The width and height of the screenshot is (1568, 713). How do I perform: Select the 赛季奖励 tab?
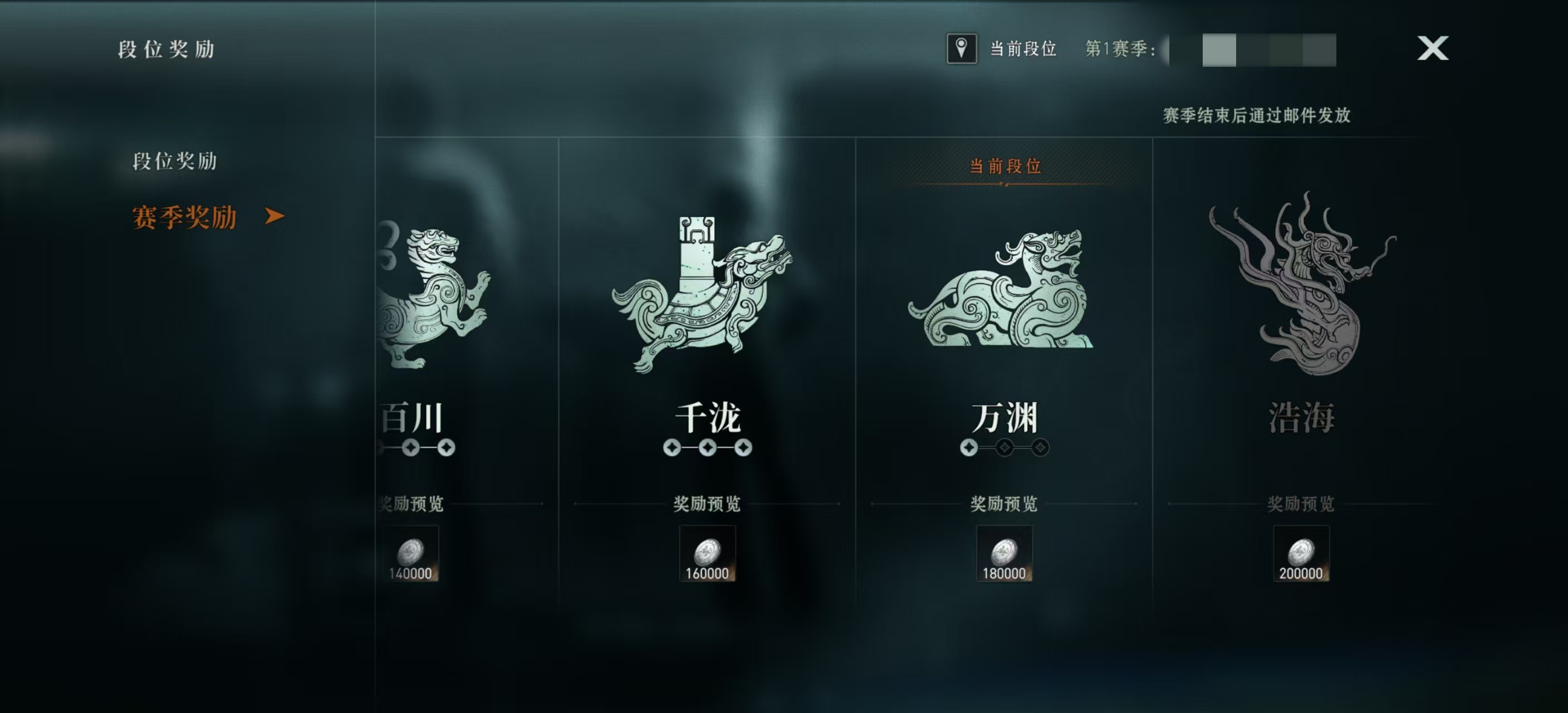pyautogui.click(x=184, y=217)
